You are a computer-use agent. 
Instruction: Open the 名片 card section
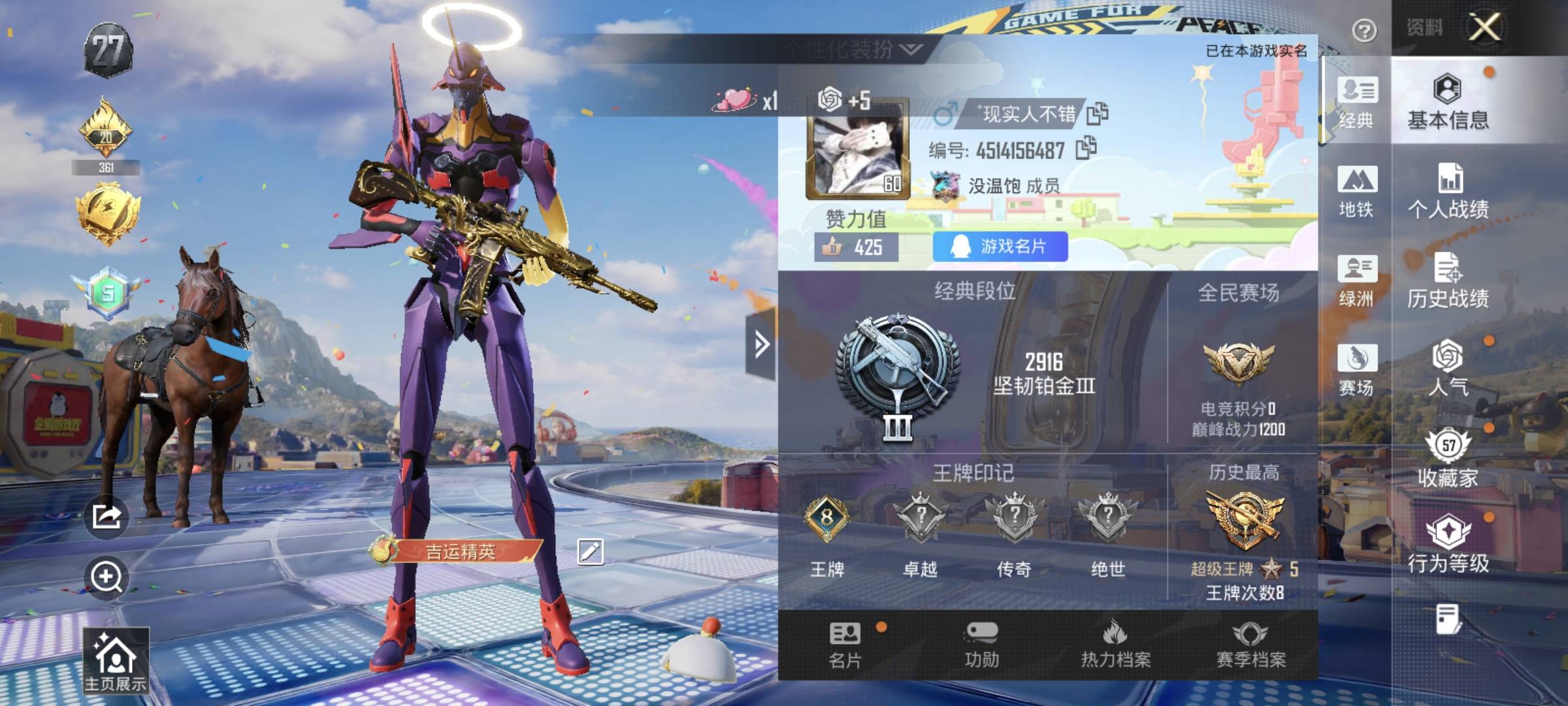coord(845,645)
